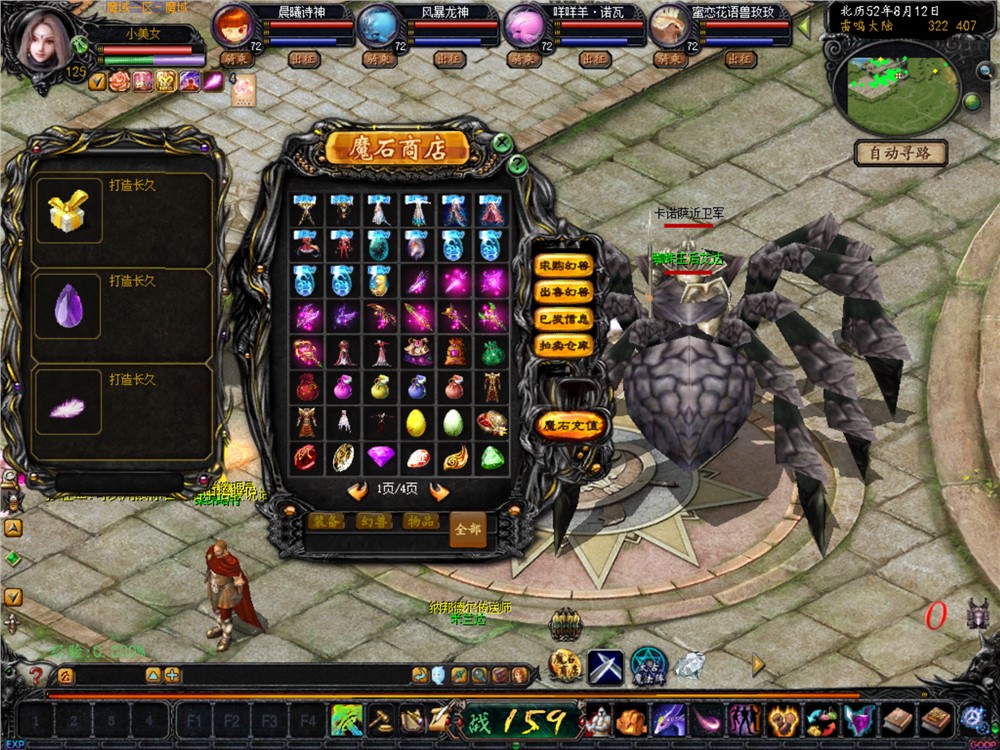
Task: Click the crossed swords attack icon
Action: click(605, 666)
